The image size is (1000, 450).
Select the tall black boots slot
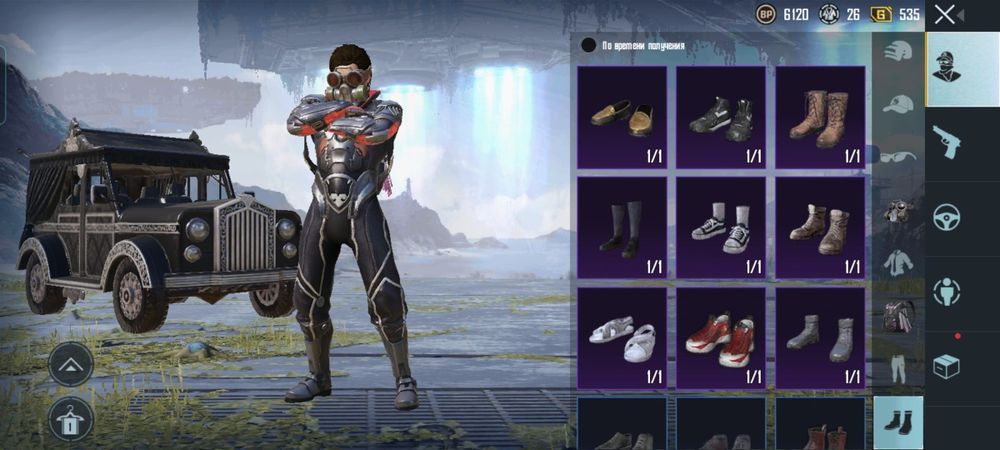[x=621, y=227]
